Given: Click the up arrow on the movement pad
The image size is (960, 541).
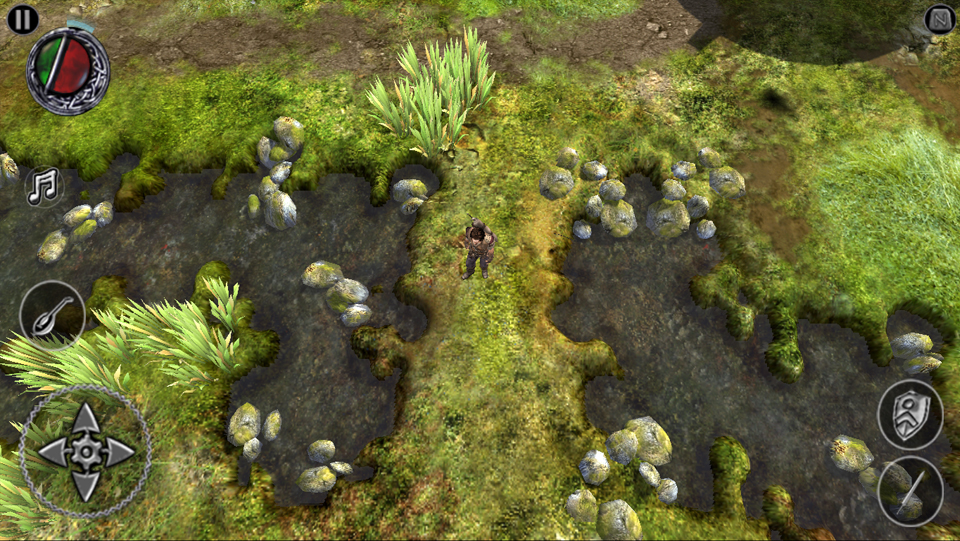Looking at the screenshot, I should 86,418.
